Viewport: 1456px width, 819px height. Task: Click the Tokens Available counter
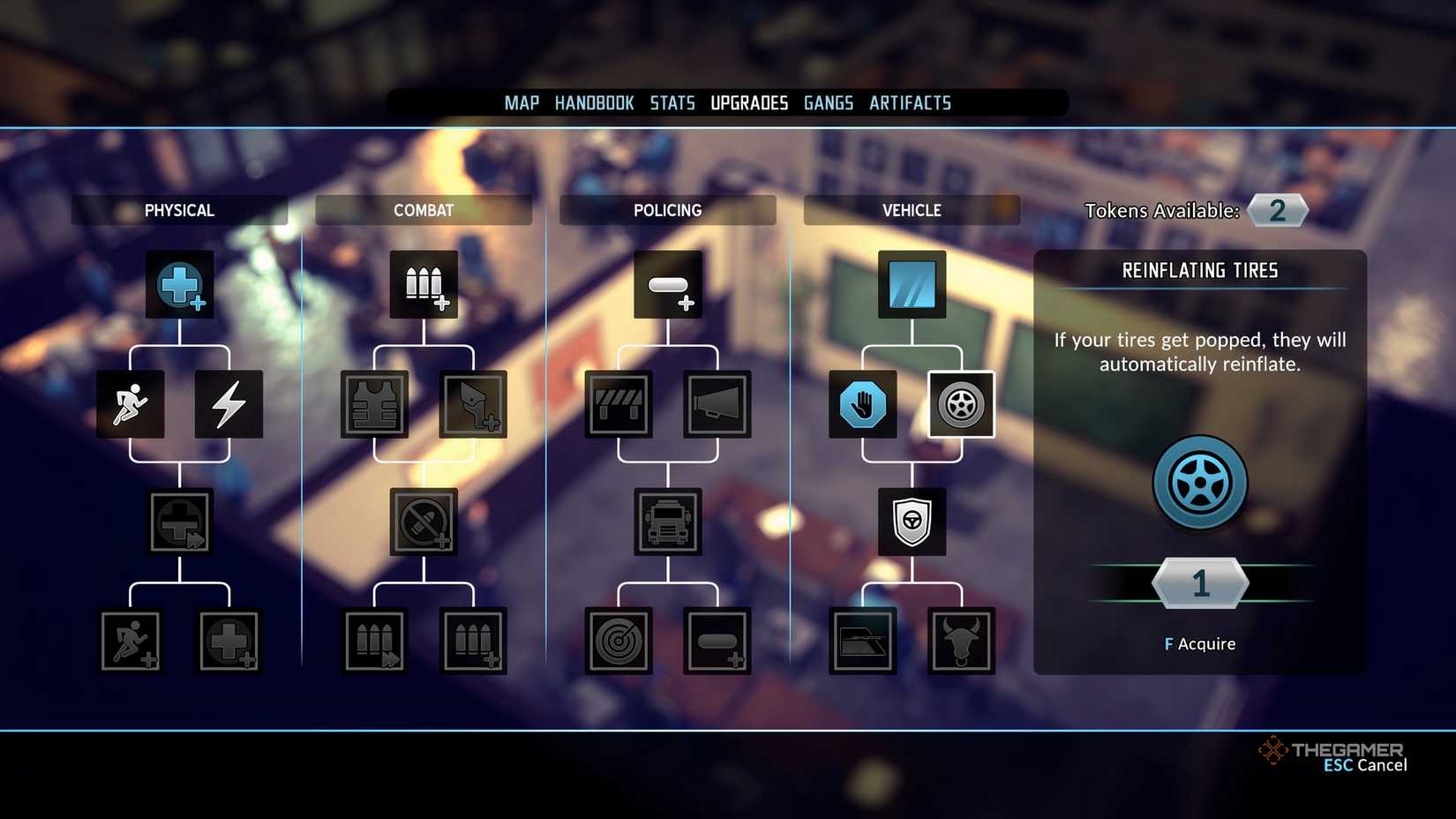pyautogui.click(x=1277, y=210)
